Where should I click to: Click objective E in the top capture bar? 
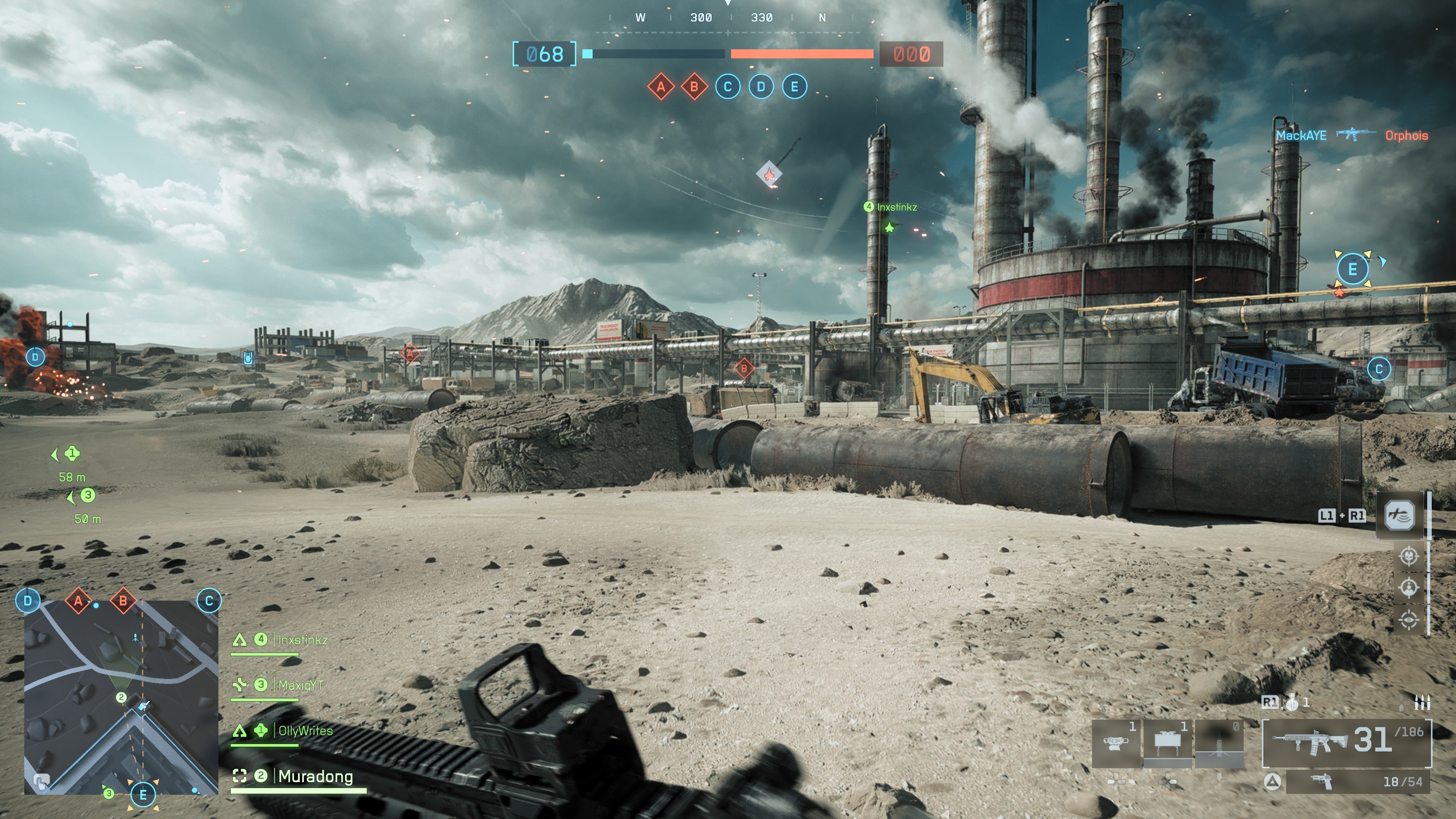pos(794,87)
